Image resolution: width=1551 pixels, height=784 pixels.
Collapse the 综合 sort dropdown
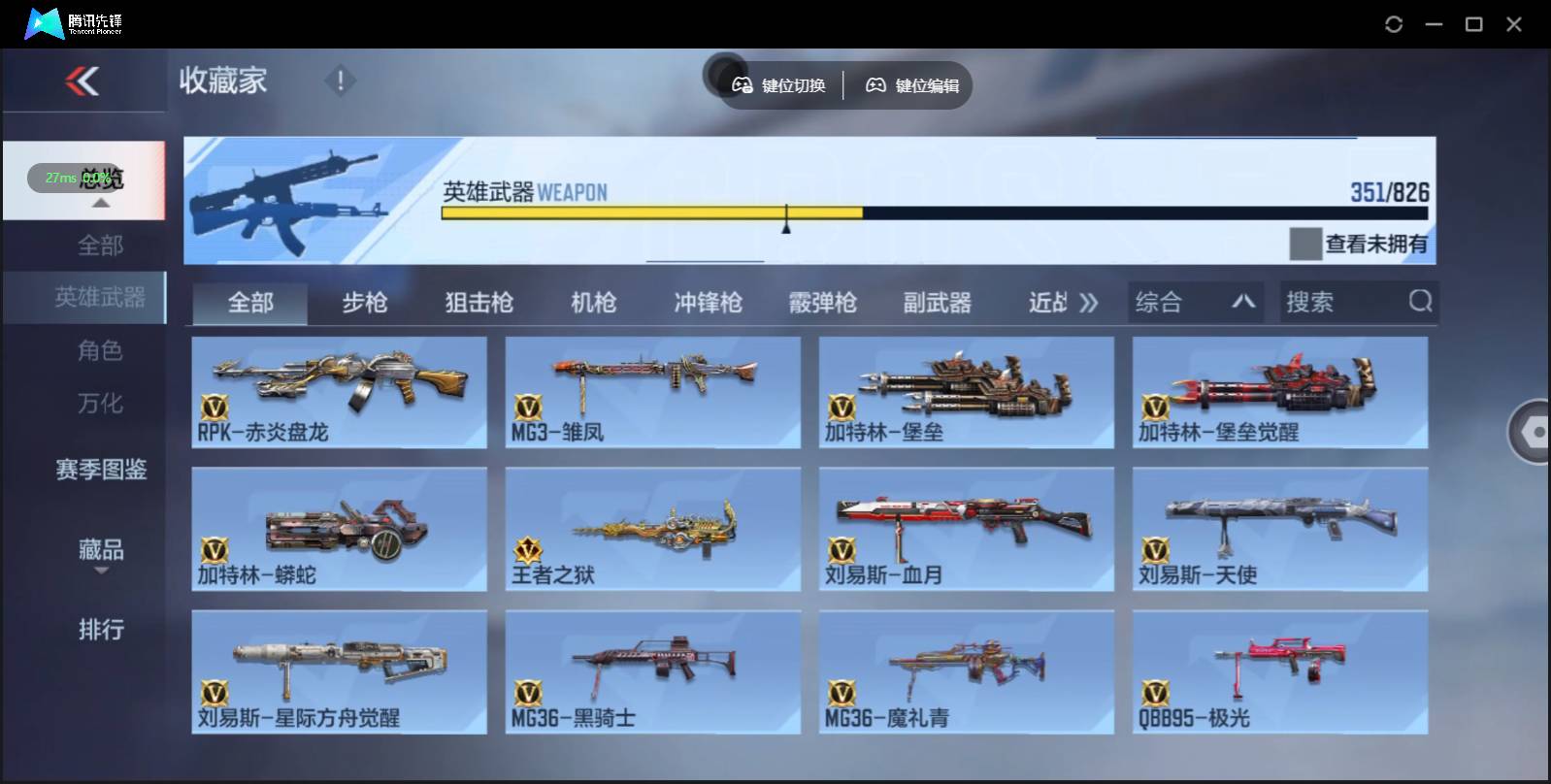[x=1245, y=302]
